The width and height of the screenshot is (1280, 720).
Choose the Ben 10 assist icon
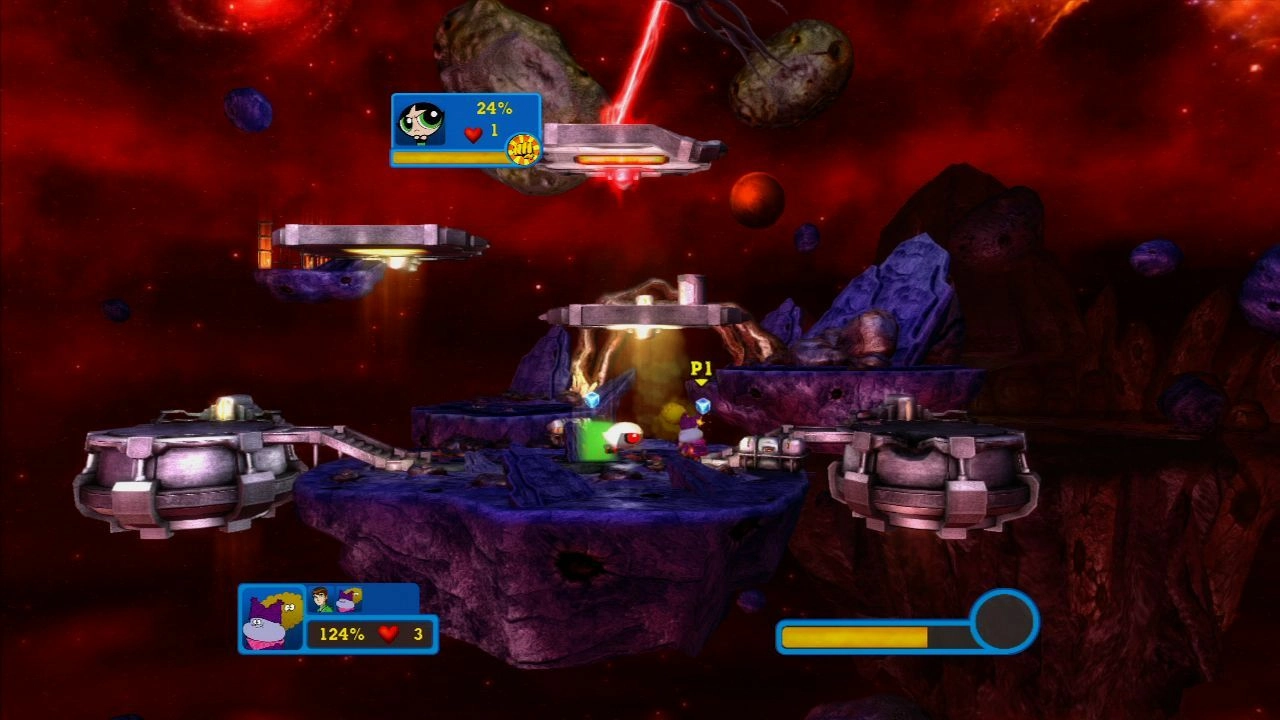(321, 599)
